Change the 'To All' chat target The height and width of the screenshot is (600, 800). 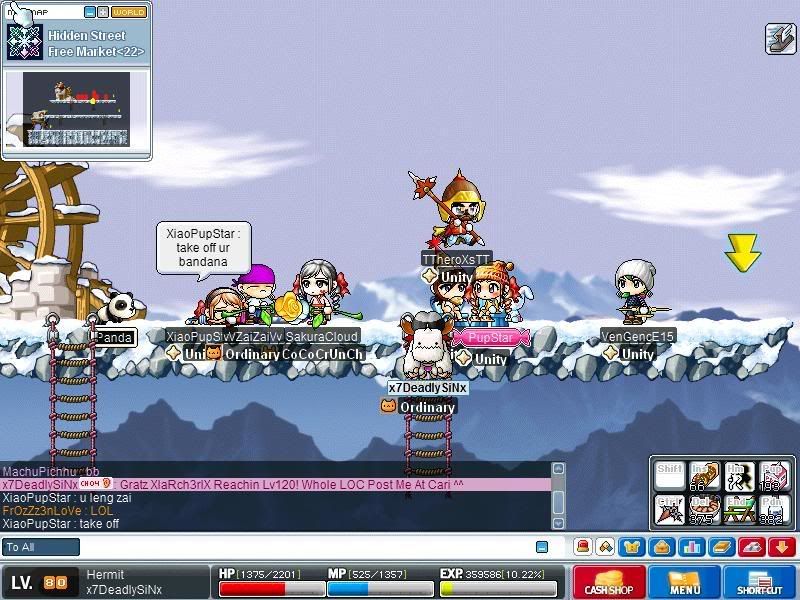point(41,547)
